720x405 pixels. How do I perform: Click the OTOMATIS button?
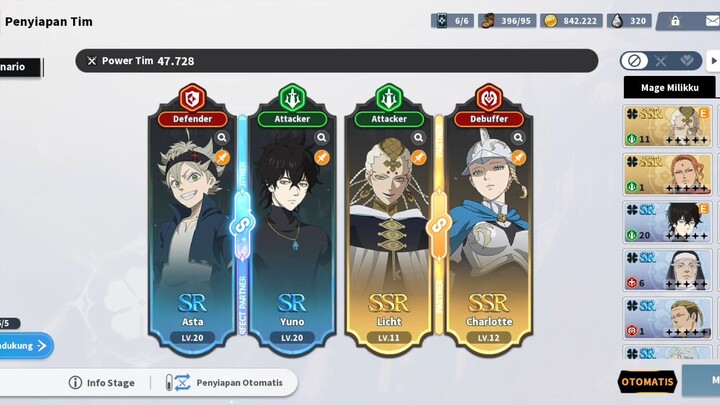pyautogui.click(x=648, y=382)
